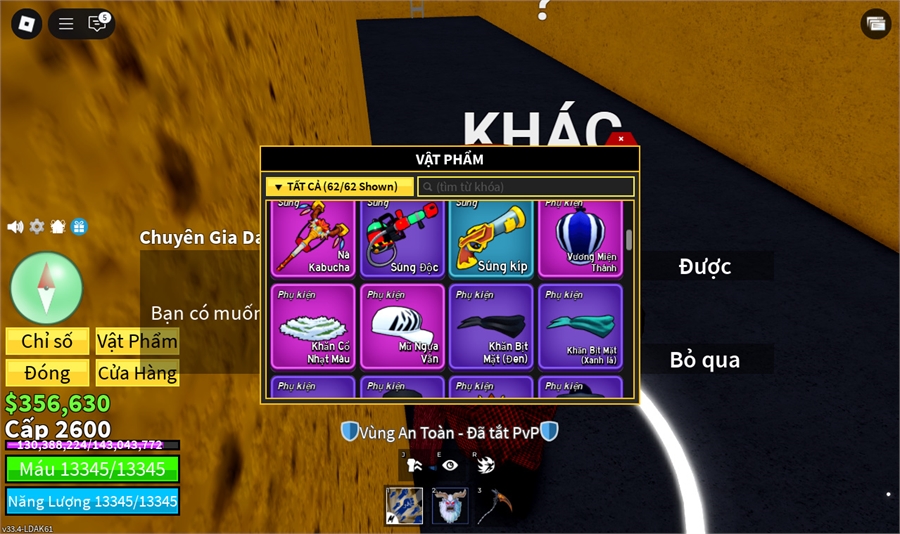Click the Vật Phẩm inventory button
This screenshot has height=534, width=900.
pos(137,341)
